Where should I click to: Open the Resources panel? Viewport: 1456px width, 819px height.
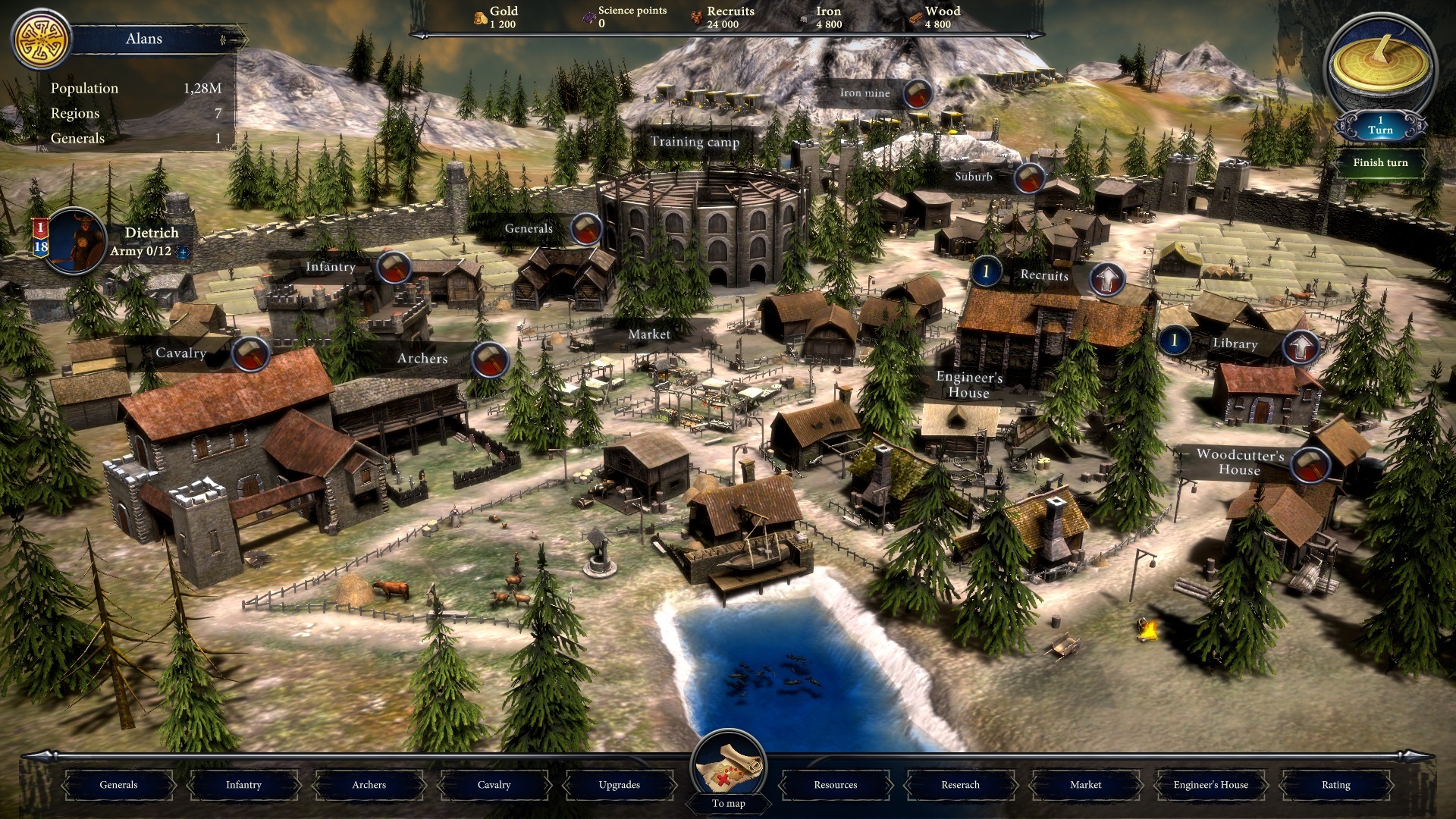pos(835,785)
